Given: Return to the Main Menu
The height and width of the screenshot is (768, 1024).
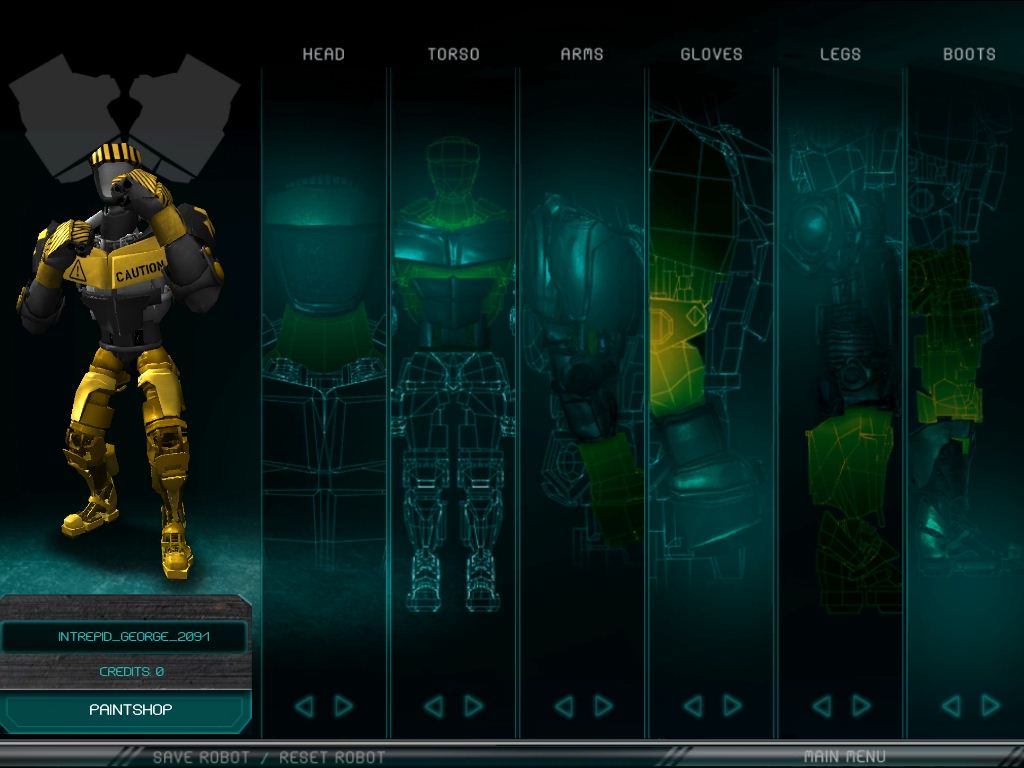Looking at the screenshot, I should click(x=844, y=756).
